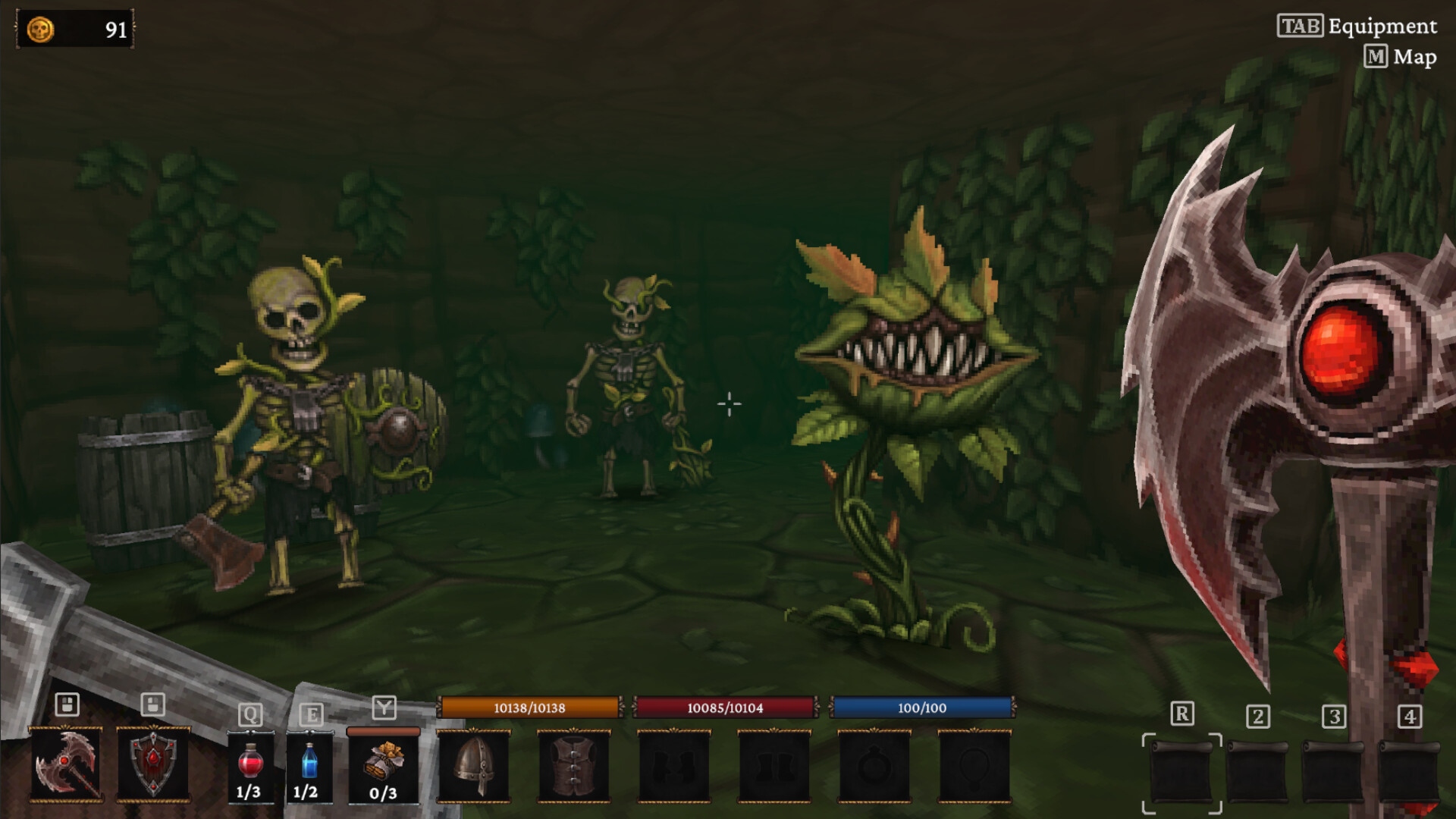Select the empty gloves equipment slot

(675, 766)
